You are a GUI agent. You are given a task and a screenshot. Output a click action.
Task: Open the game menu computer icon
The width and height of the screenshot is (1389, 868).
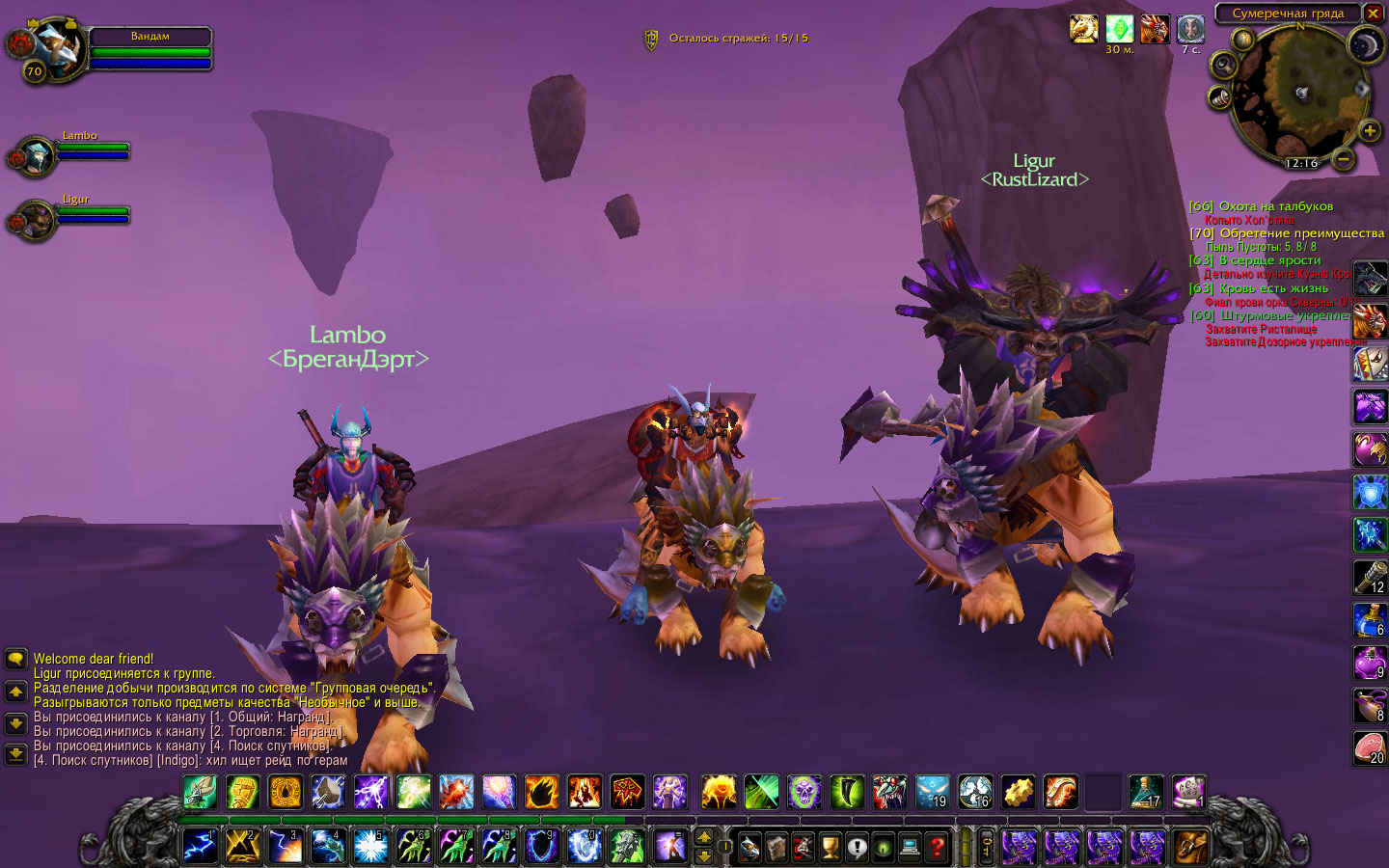[909, 847]
